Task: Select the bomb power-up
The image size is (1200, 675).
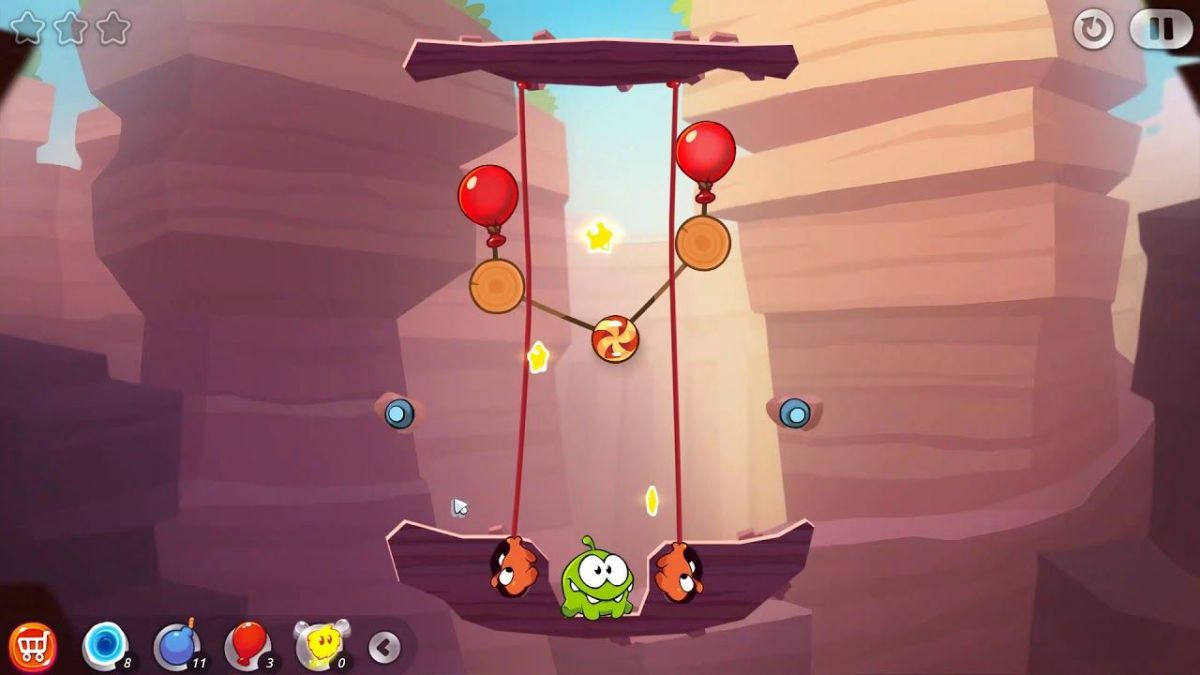Action: point(176,645)
